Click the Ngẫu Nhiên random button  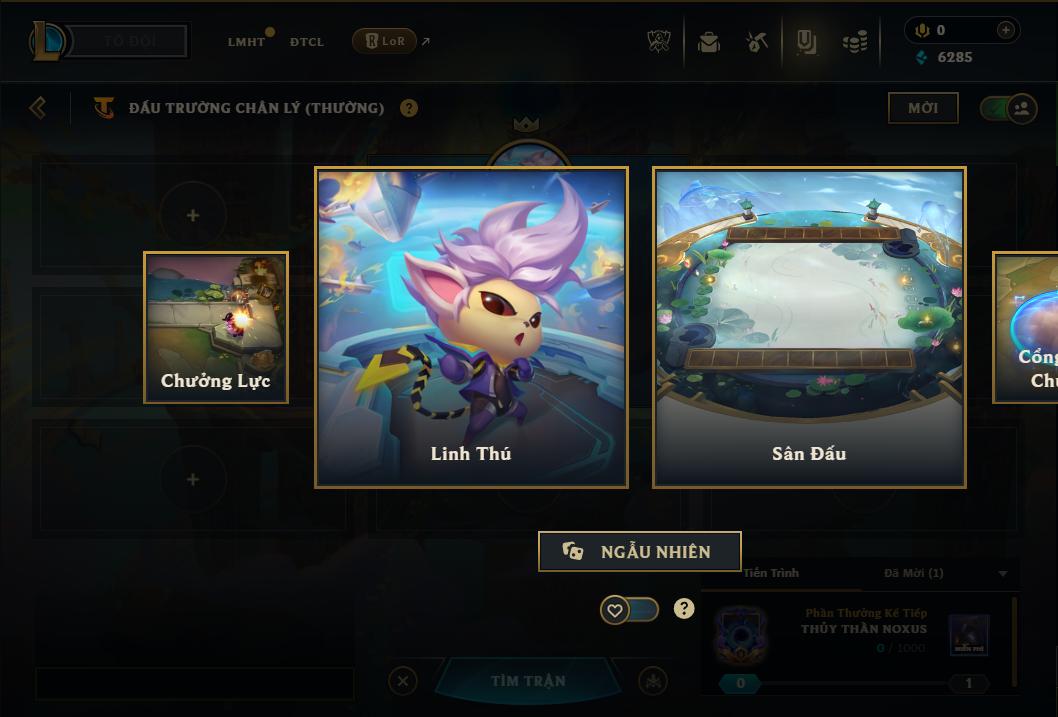[640, 551]
